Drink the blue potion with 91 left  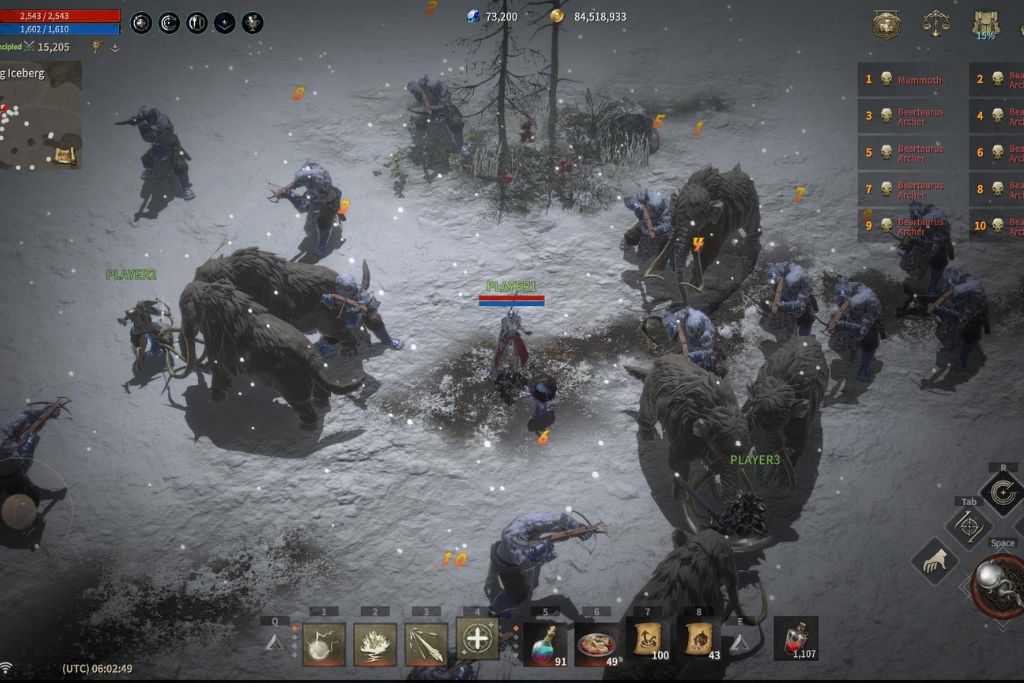tap(545, 644)
